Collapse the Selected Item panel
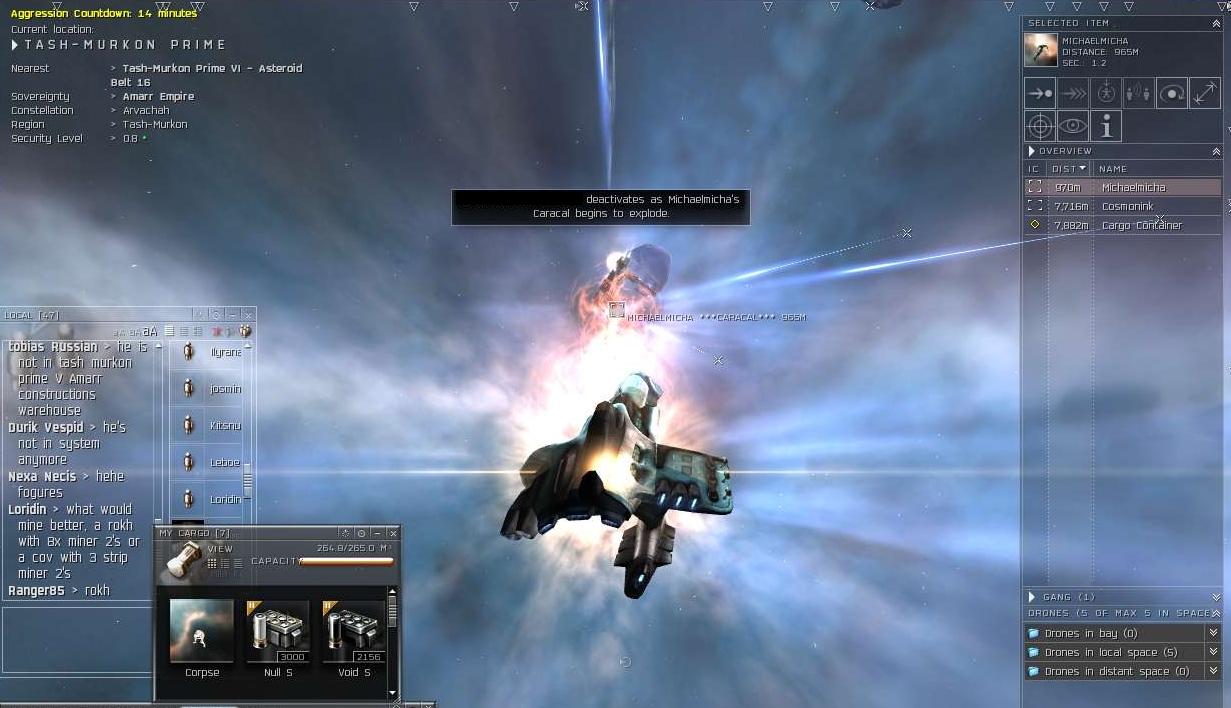This screenshot has height=708, width=1231. pos(1216,23)
